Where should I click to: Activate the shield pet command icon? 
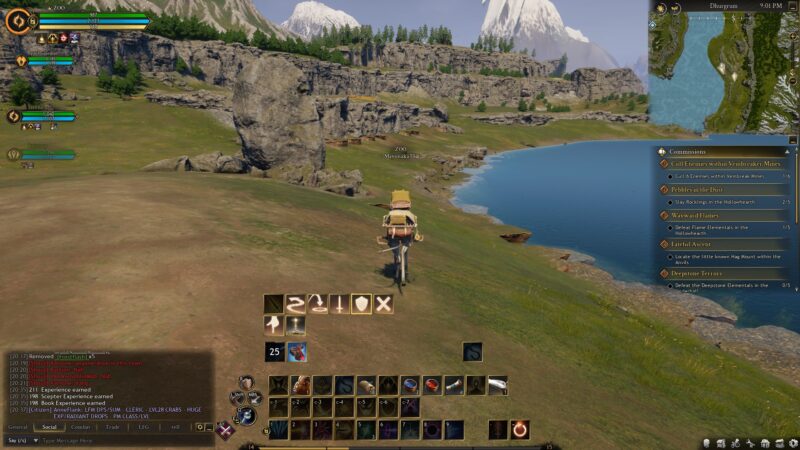(x=361, y=304)
